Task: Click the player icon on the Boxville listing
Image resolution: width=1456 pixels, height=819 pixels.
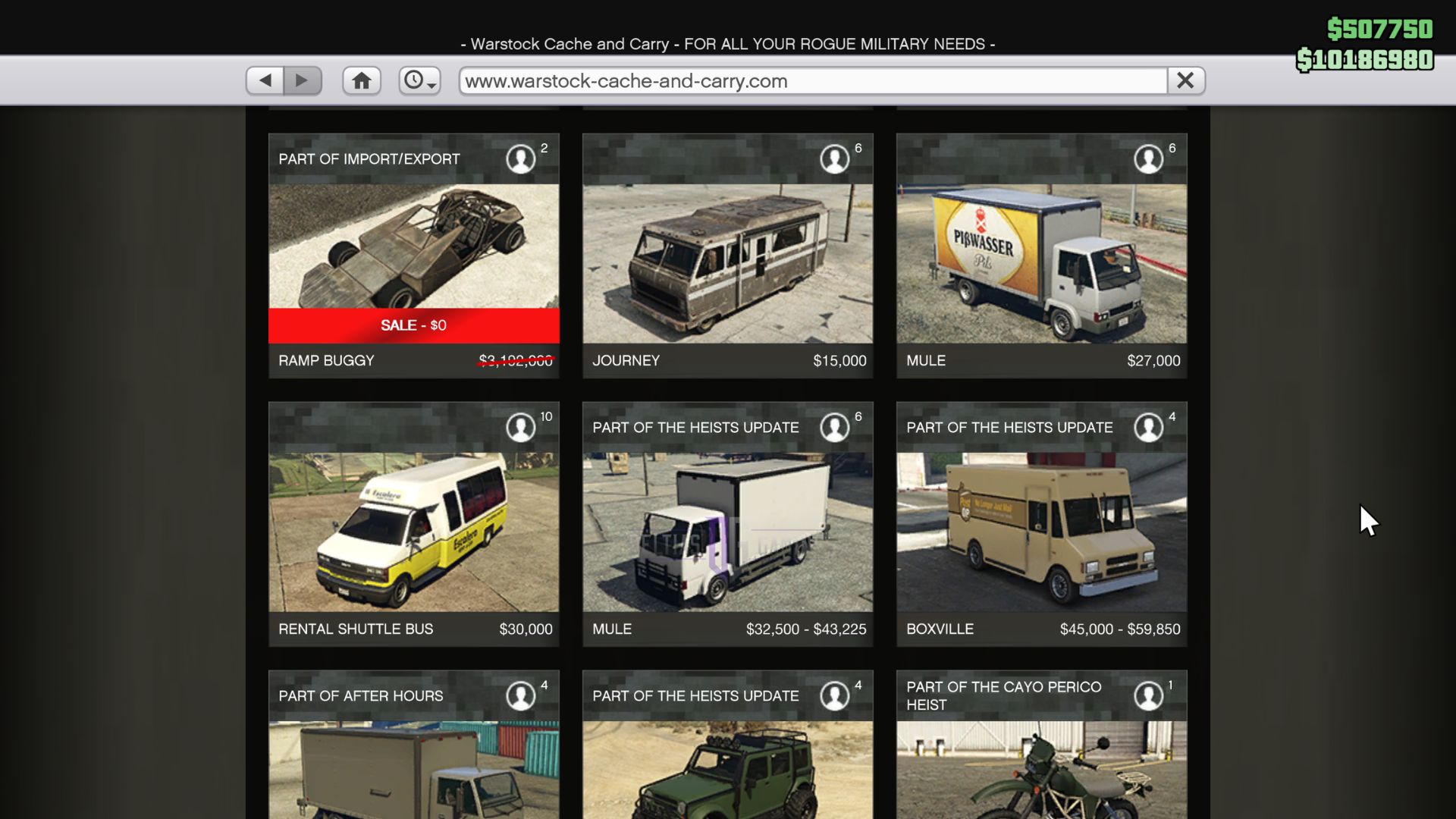Action: [1149, 427]
